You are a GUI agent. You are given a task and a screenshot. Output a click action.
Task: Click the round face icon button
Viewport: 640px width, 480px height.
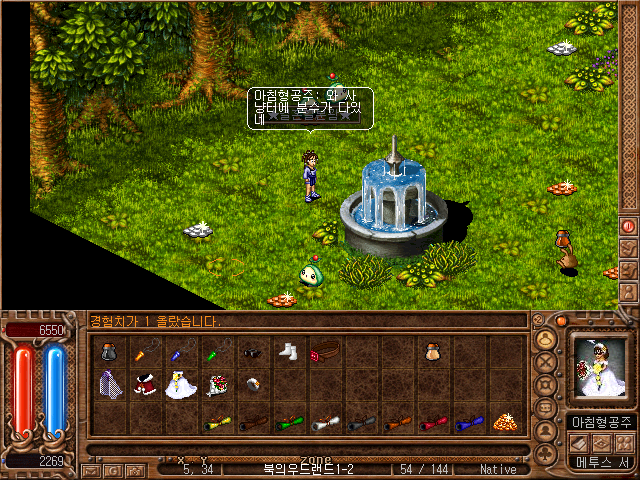coord(546,338)
